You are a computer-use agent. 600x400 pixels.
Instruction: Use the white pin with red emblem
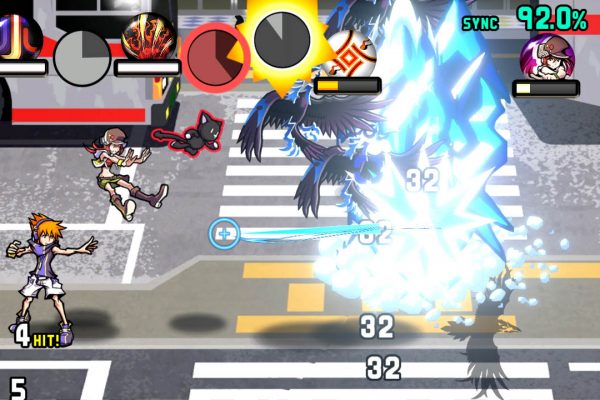click(x=347, y=53)
